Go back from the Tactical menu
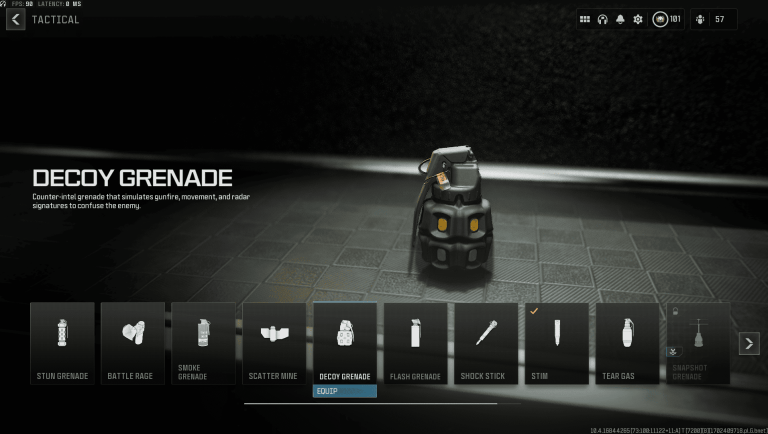This screenshot has width=768, height=434. [15, 19]
